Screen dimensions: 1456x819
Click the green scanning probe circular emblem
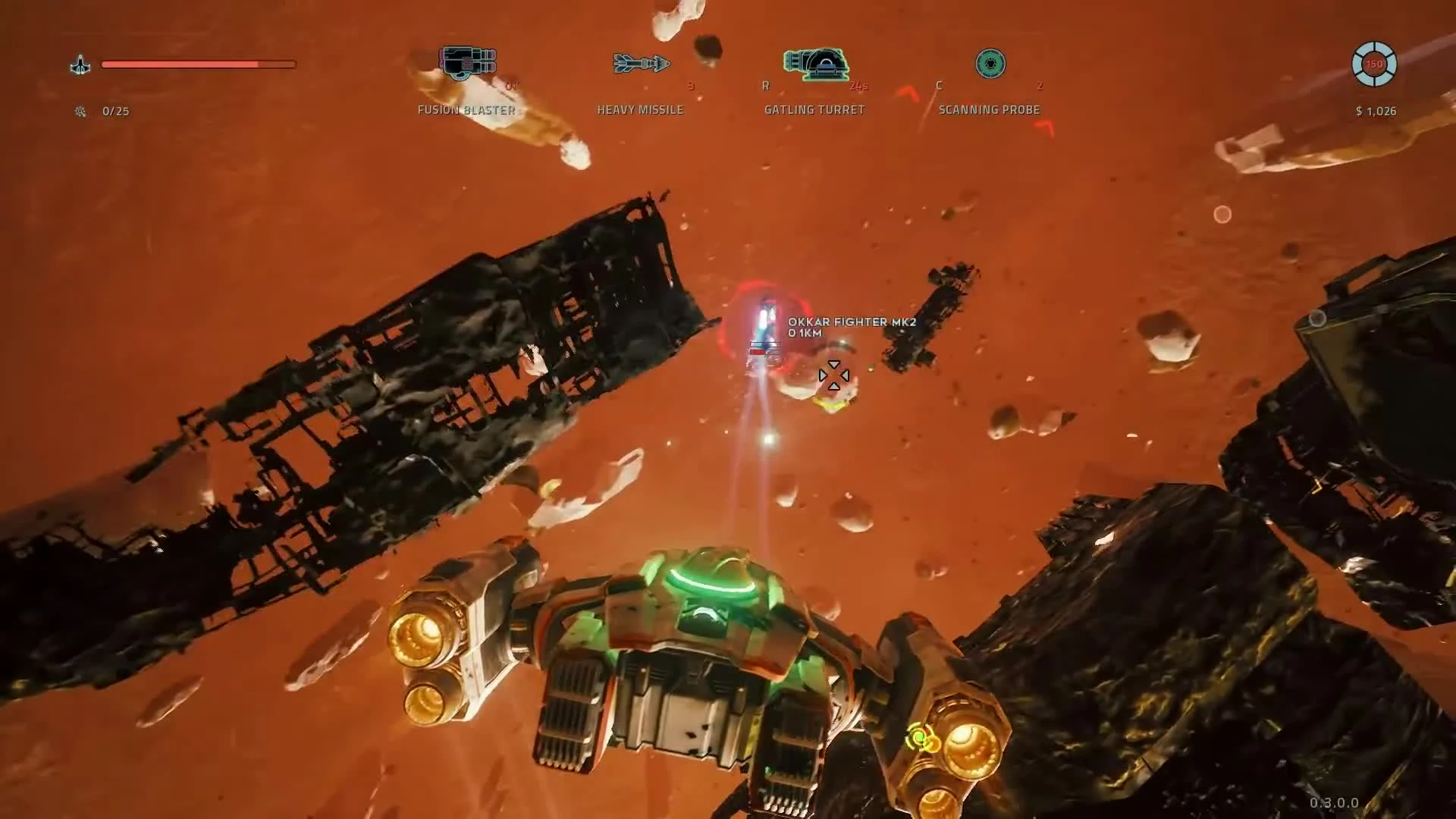(990, 64)
